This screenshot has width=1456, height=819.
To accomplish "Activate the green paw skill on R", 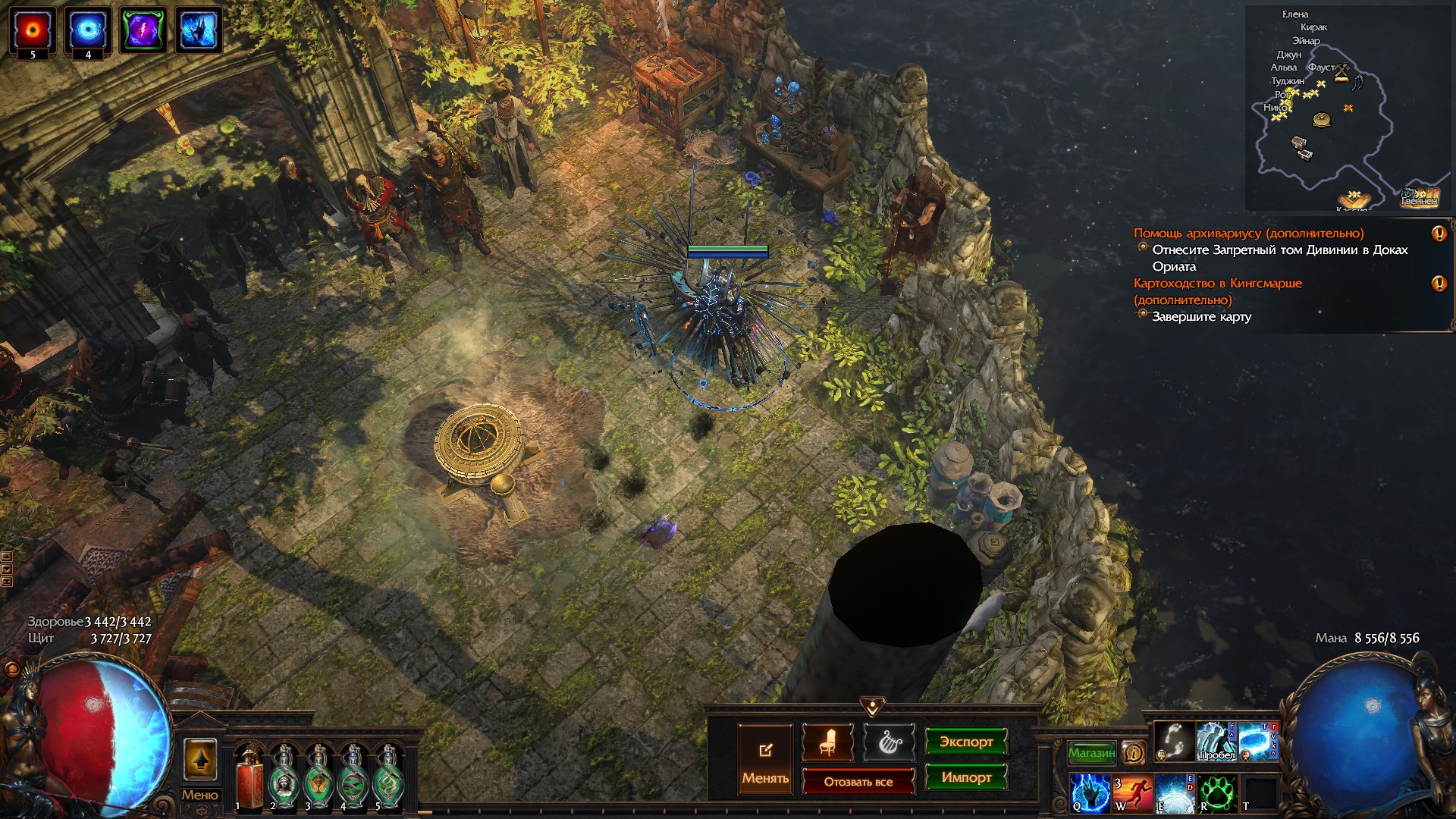I will (x=1218, y=792).
